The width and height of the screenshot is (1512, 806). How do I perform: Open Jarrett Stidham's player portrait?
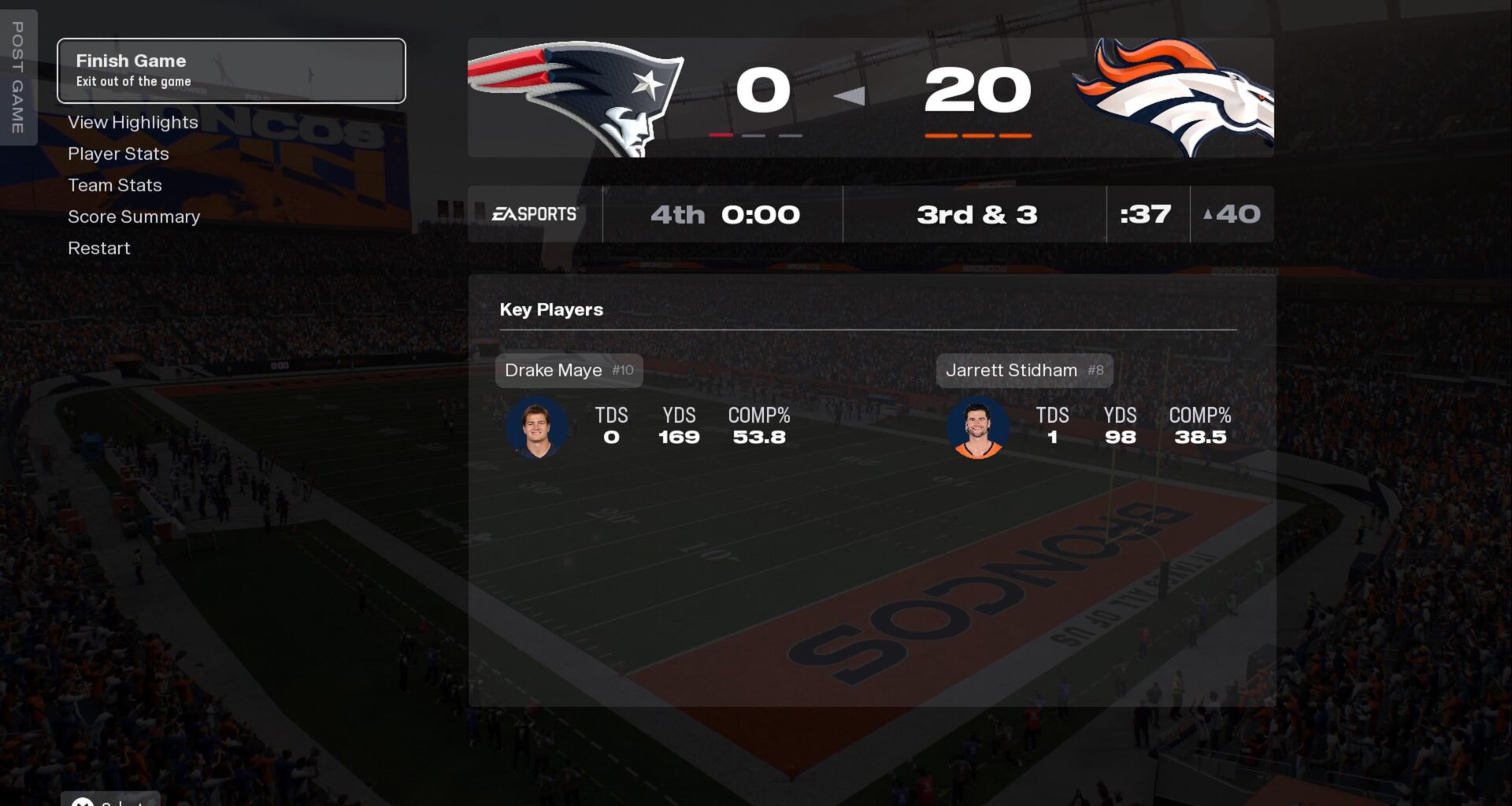[x=977, y=427]
